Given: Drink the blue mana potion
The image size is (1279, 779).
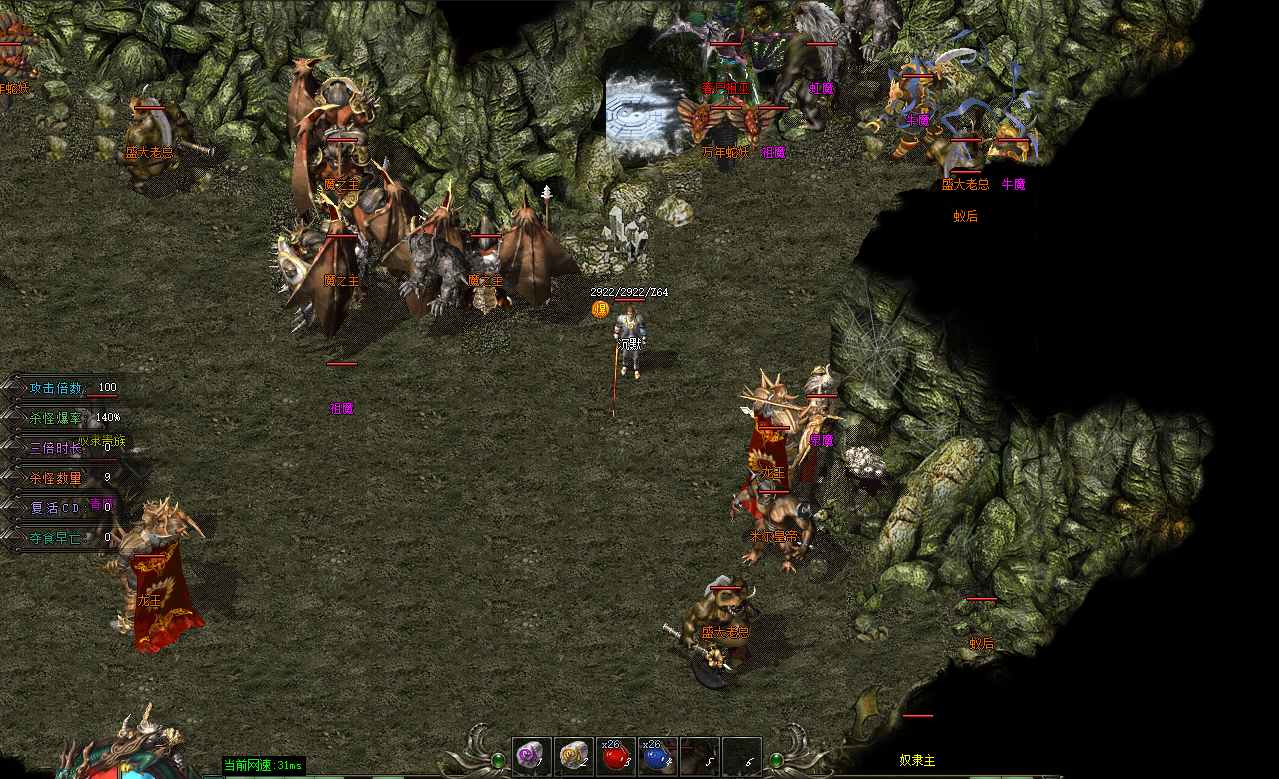Looking at the screenshot, I should [x=657, y=757].
